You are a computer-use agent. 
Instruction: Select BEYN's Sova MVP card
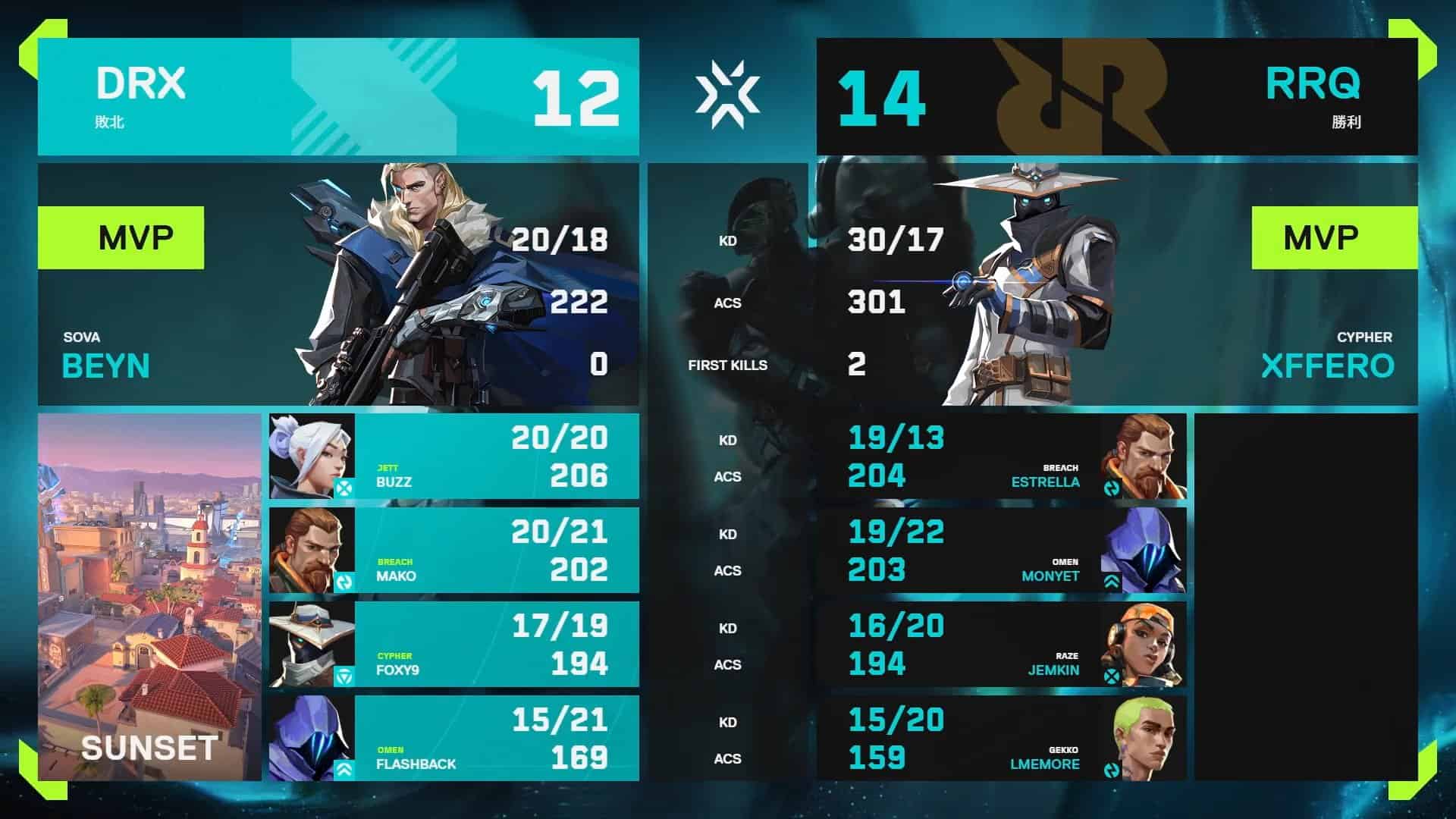(338, 284)
